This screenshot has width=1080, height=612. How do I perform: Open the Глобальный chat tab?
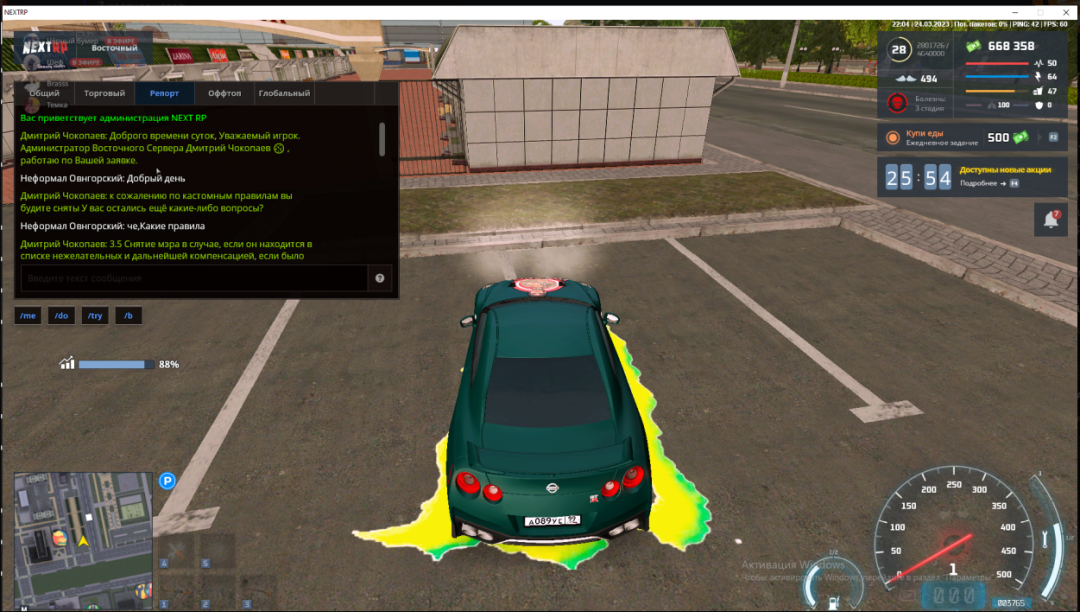coord(284,93)
